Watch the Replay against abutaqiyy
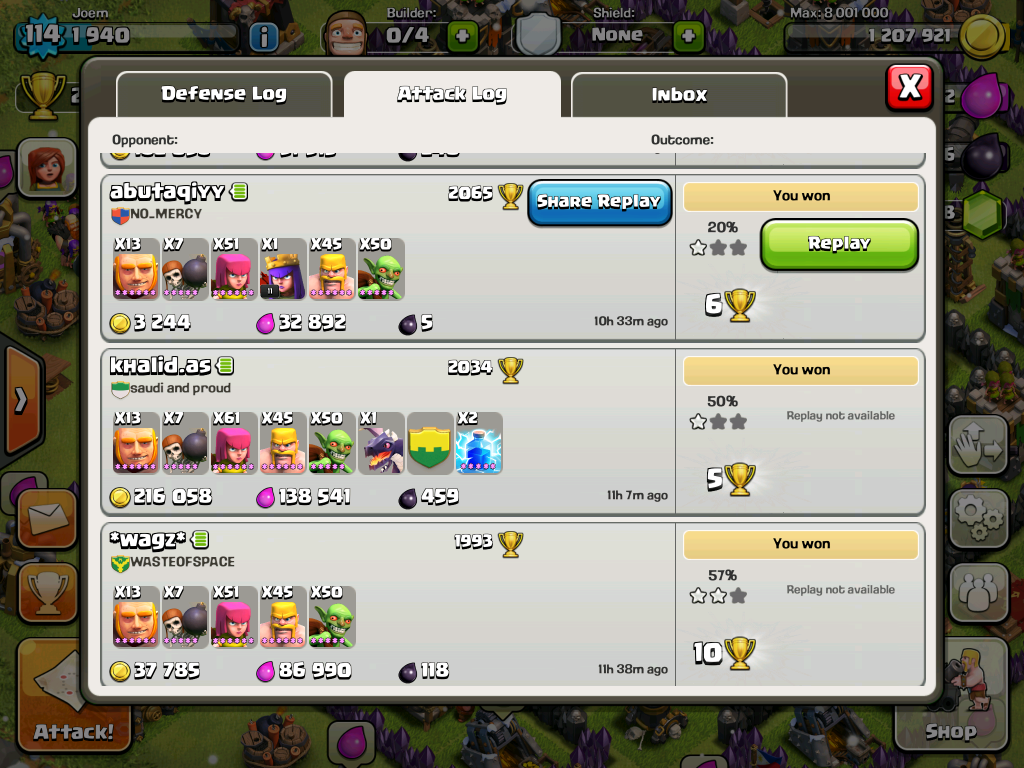This screenshot has height=768, width=1024. tap(839, 244)
